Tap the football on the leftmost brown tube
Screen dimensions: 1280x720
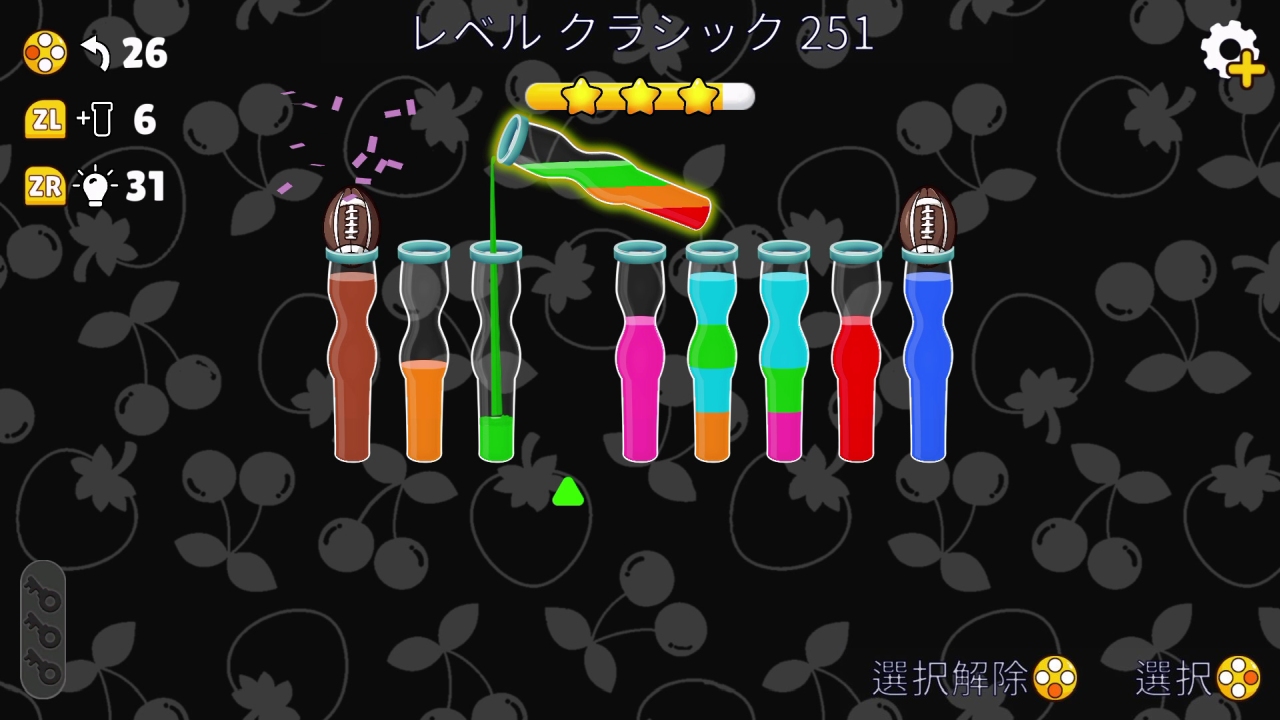[x=352, y=218]
